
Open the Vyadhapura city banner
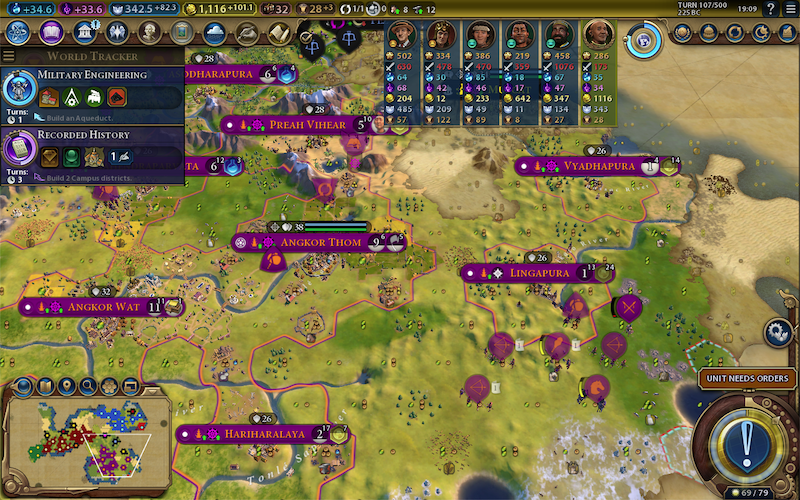[x=598, y=166]
